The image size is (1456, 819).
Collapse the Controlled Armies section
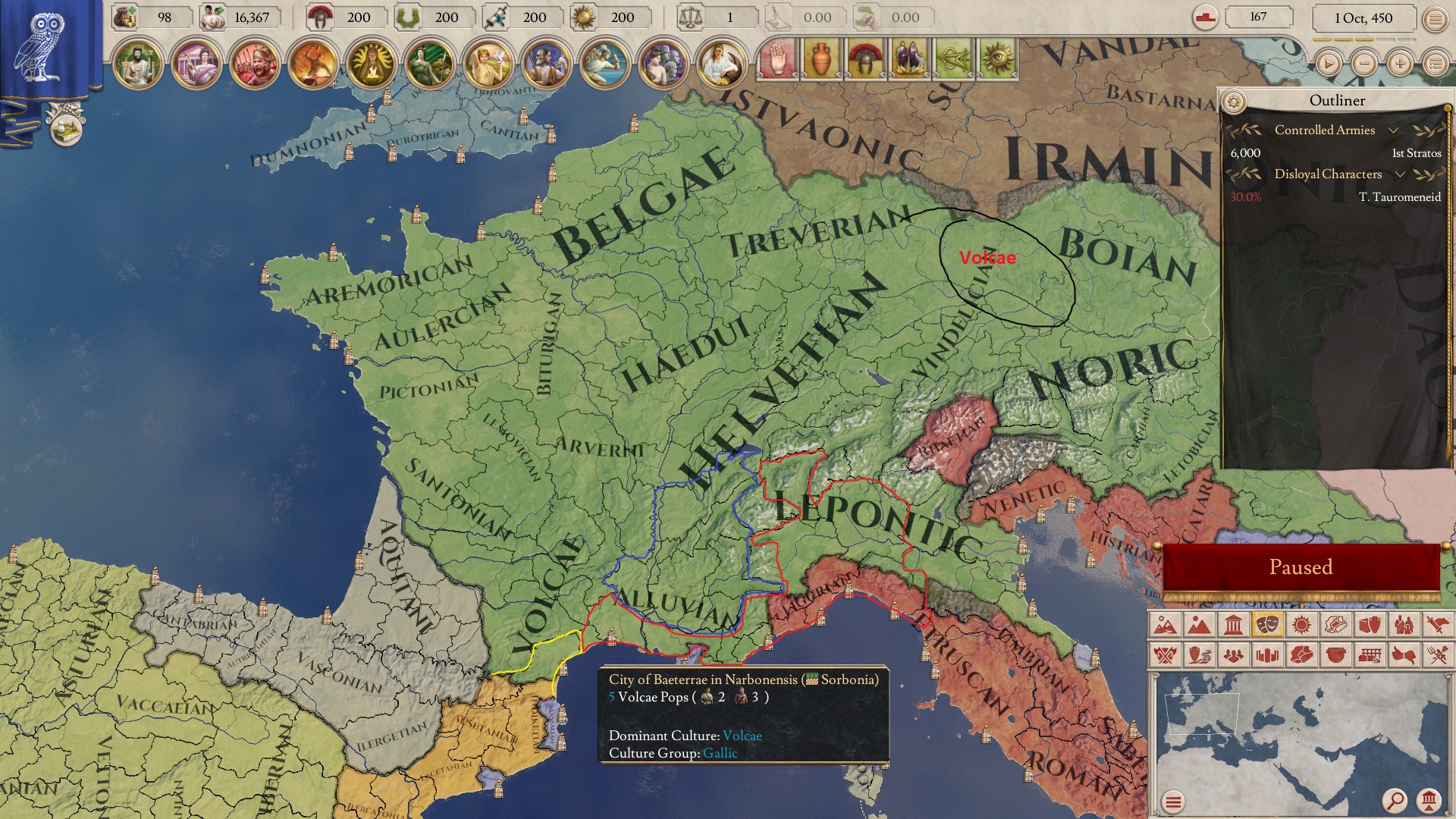click(1394, 130)
